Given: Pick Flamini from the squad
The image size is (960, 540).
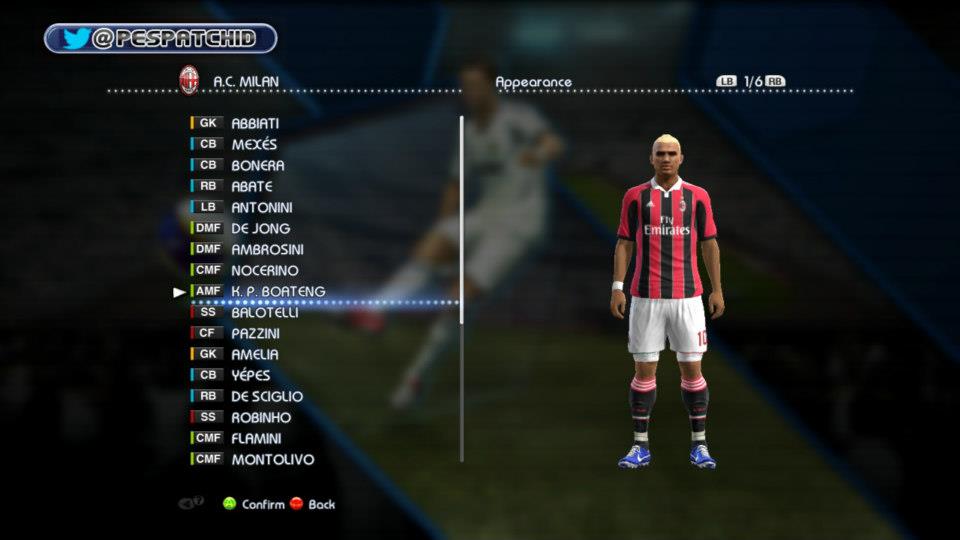Looking at the screenshot, I should click(x=256, y=438).
